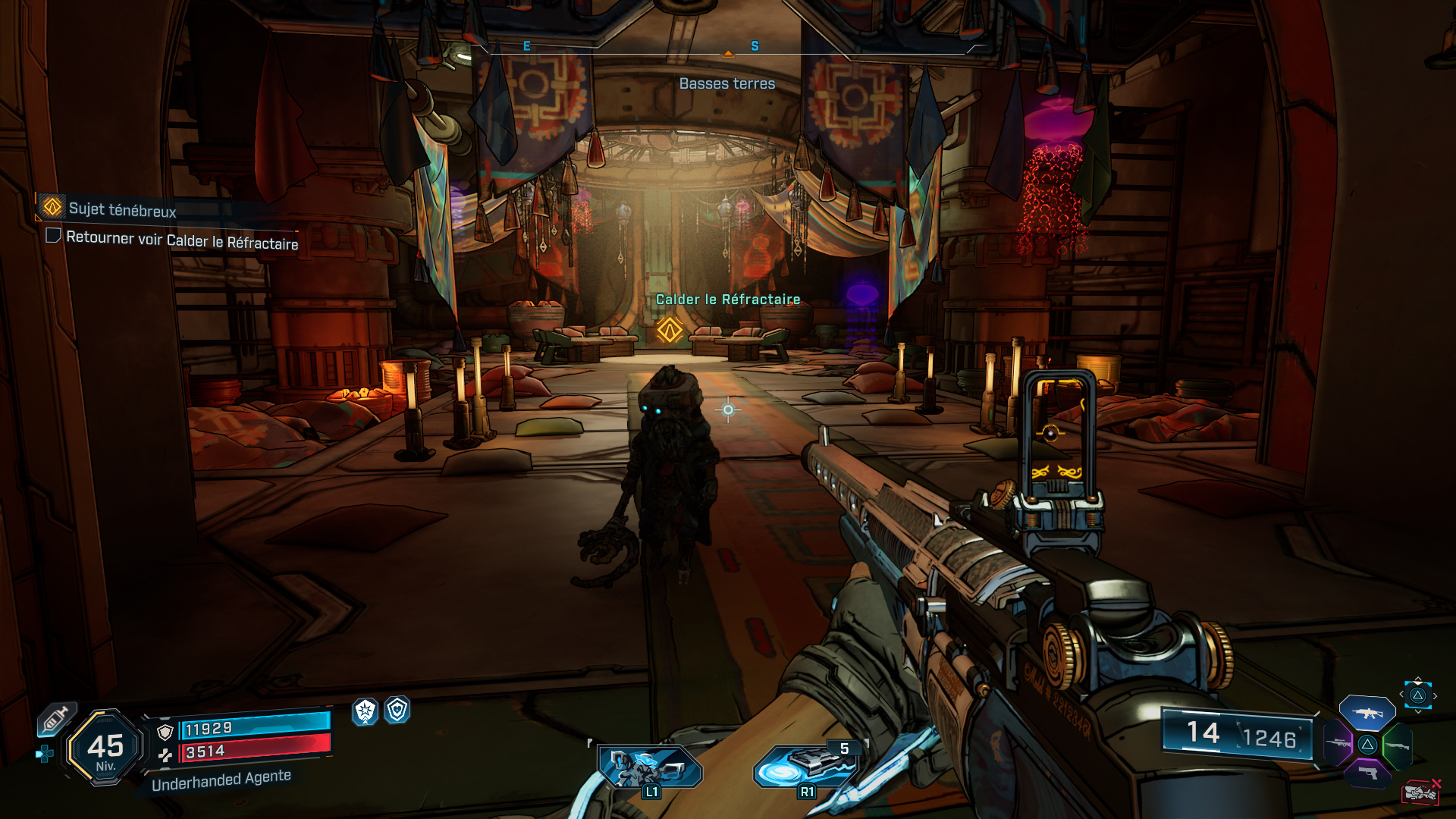Activate the R1 ordnance icon
This screenshot has height=819, width=1456.
pyautogui.click(x=805, y=767)
